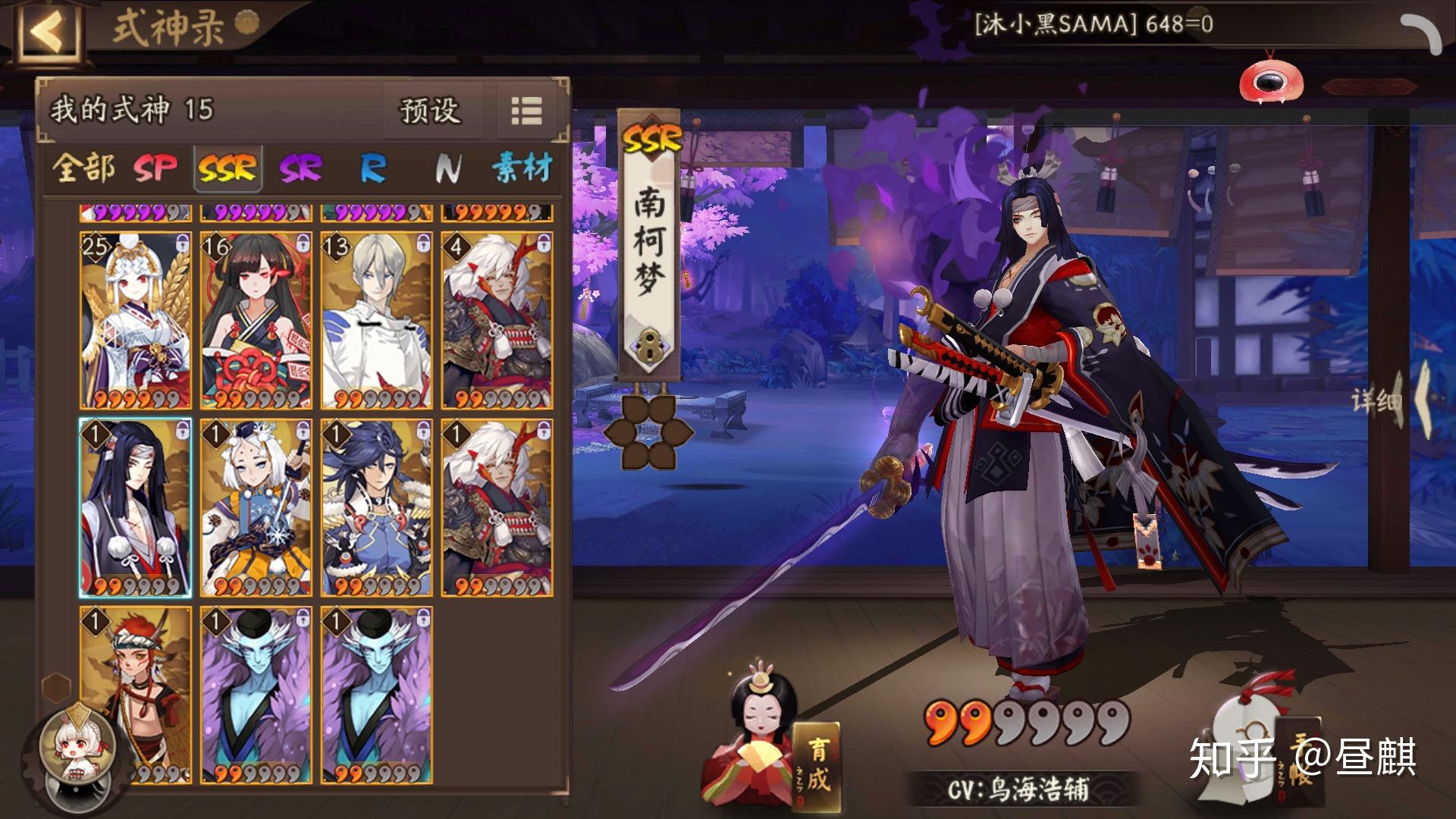This screenshot has width=1456, height=819.
Task: Switch to the 全部 tab
Action: tap(83, 168)
